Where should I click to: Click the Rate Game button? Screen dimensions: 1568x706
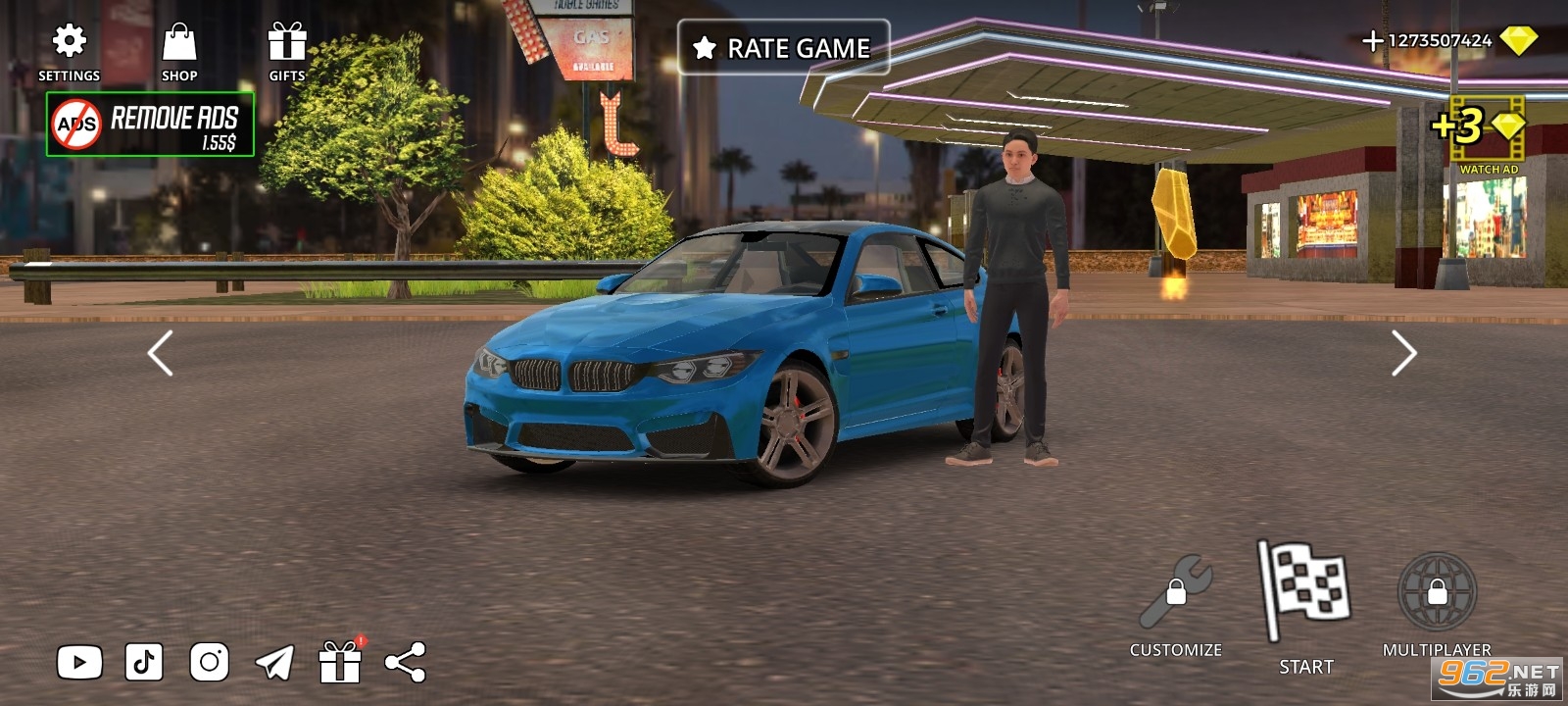coord(783,47)
